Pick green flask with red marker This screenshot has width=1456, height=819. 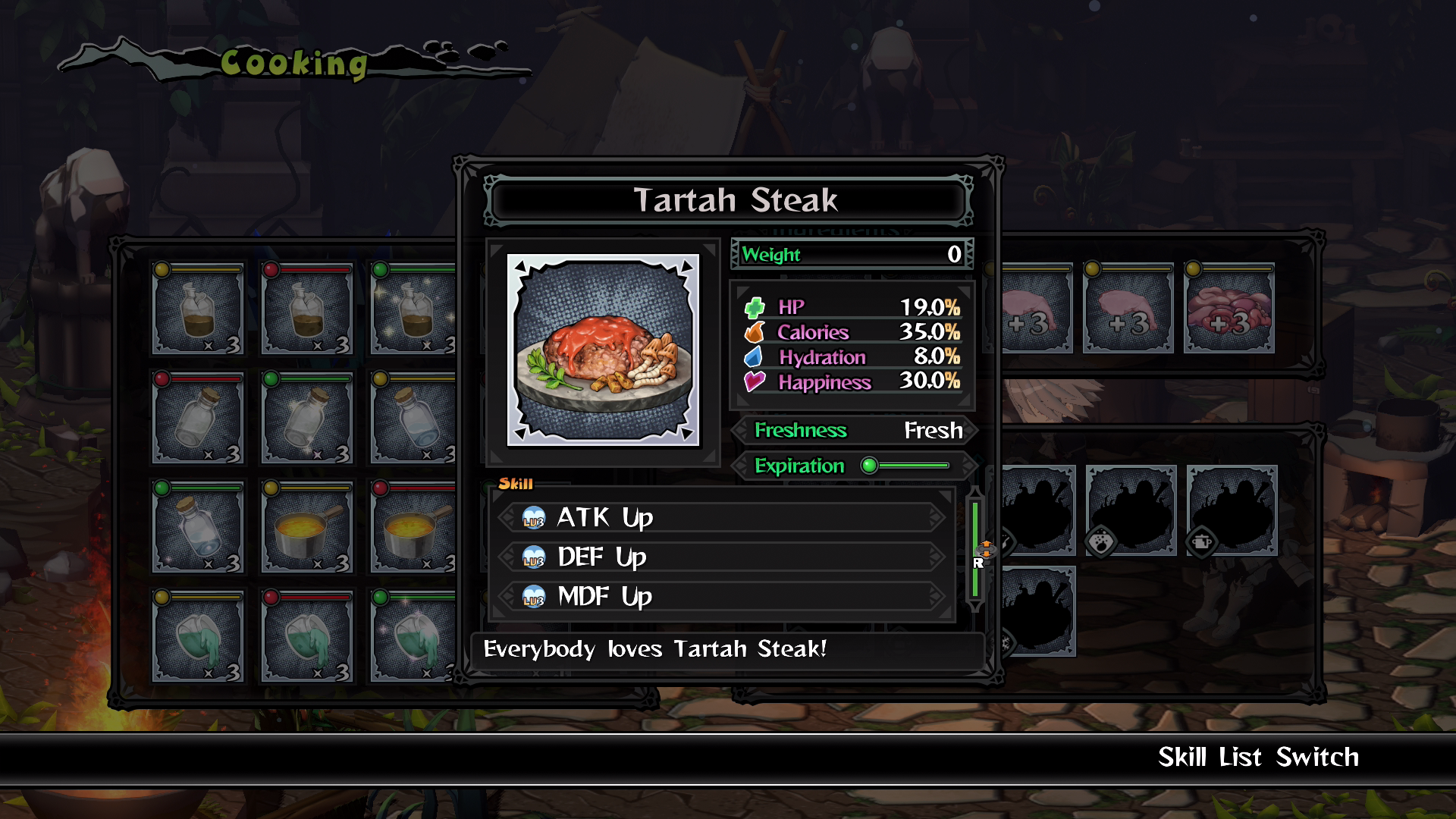click(307, 637)
